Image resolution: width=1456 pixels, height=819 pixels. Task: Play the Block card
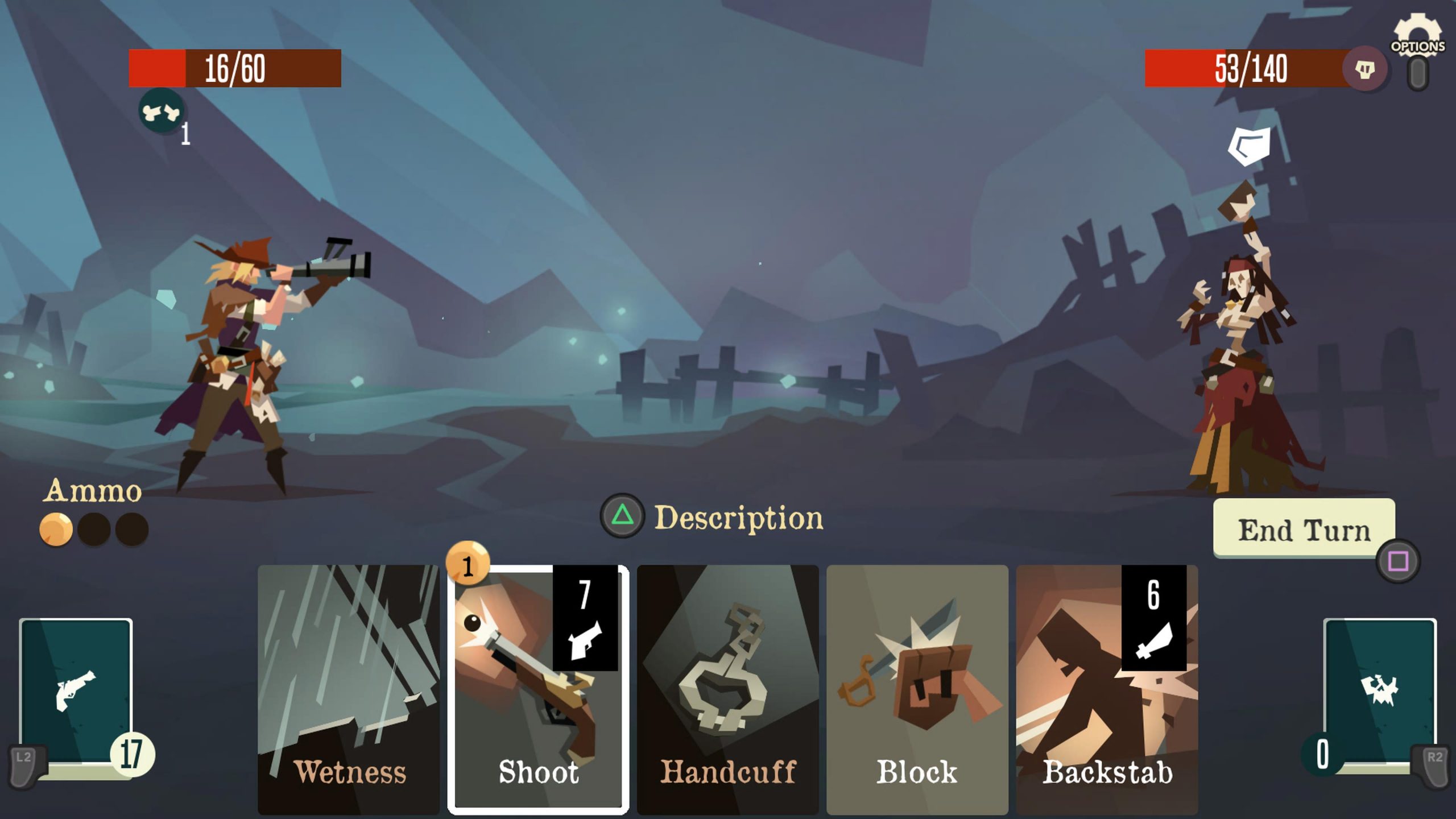(917, 688)
